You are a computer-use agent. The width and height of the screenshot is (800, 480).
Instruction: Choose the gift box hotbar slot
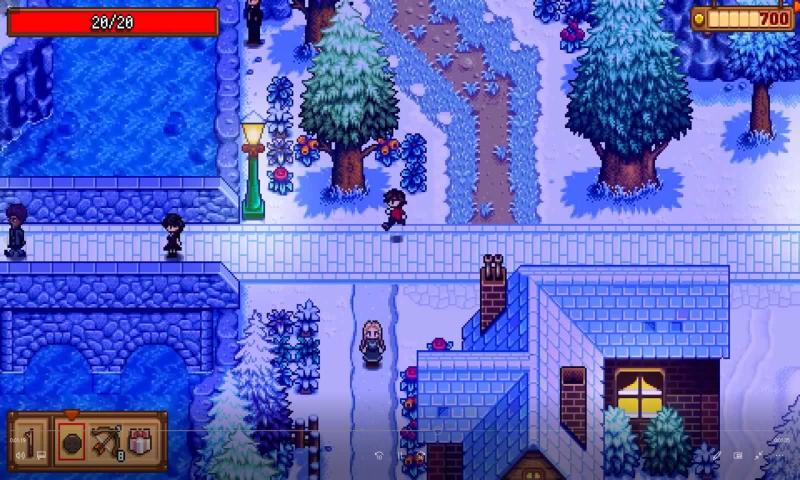point(140,441)
